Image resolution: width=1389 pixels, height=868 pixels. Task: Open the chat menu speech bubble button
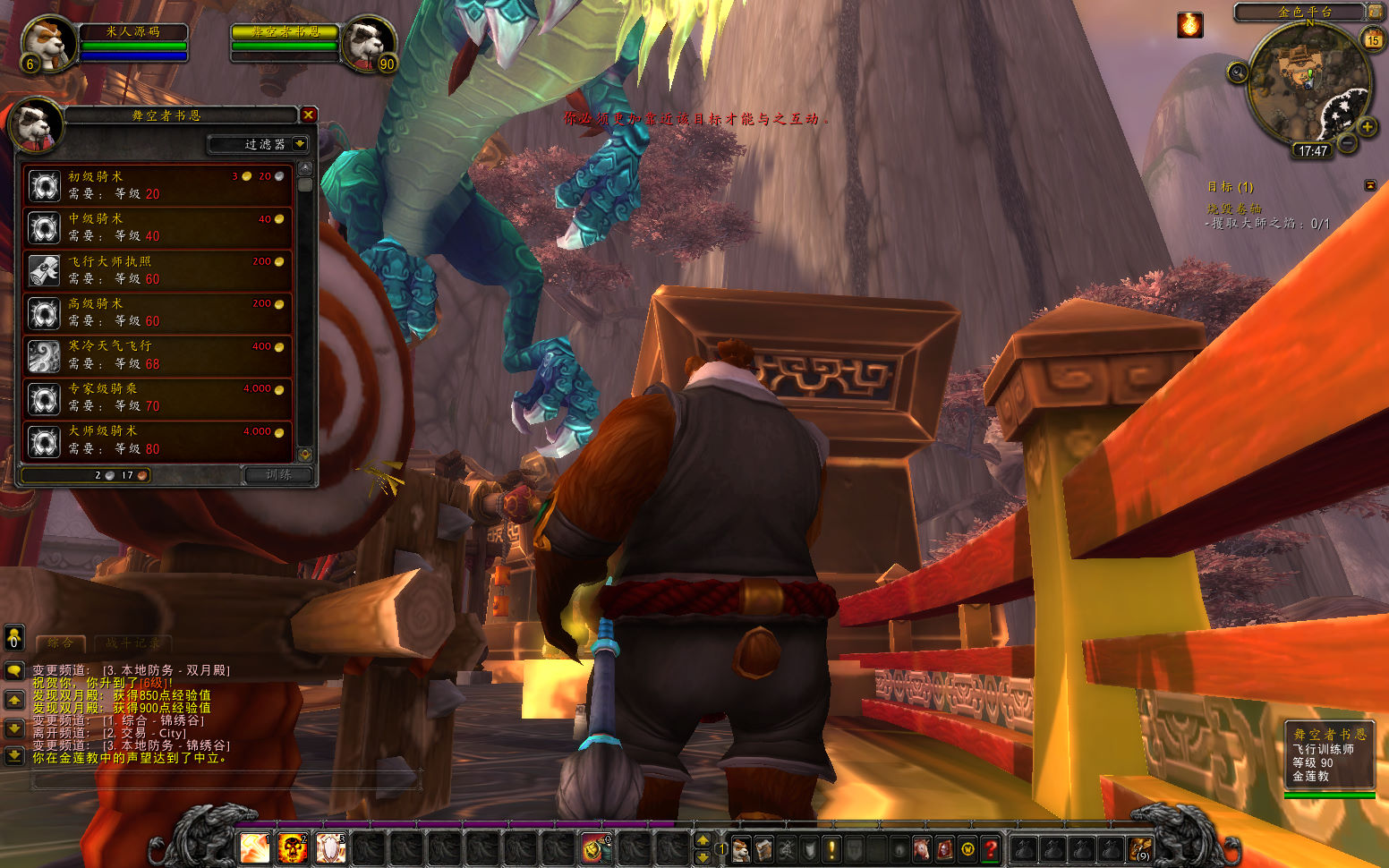pos(14,670)
